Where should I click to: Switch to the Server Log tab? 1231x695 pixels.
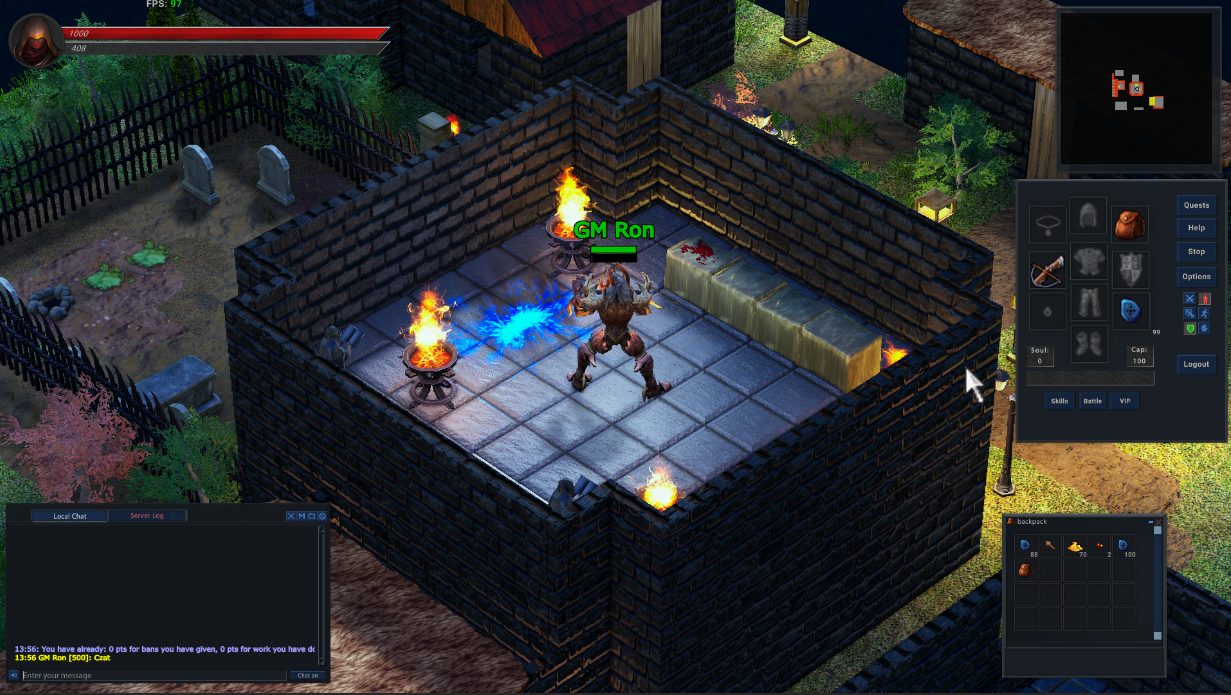(x=147, y=516)
